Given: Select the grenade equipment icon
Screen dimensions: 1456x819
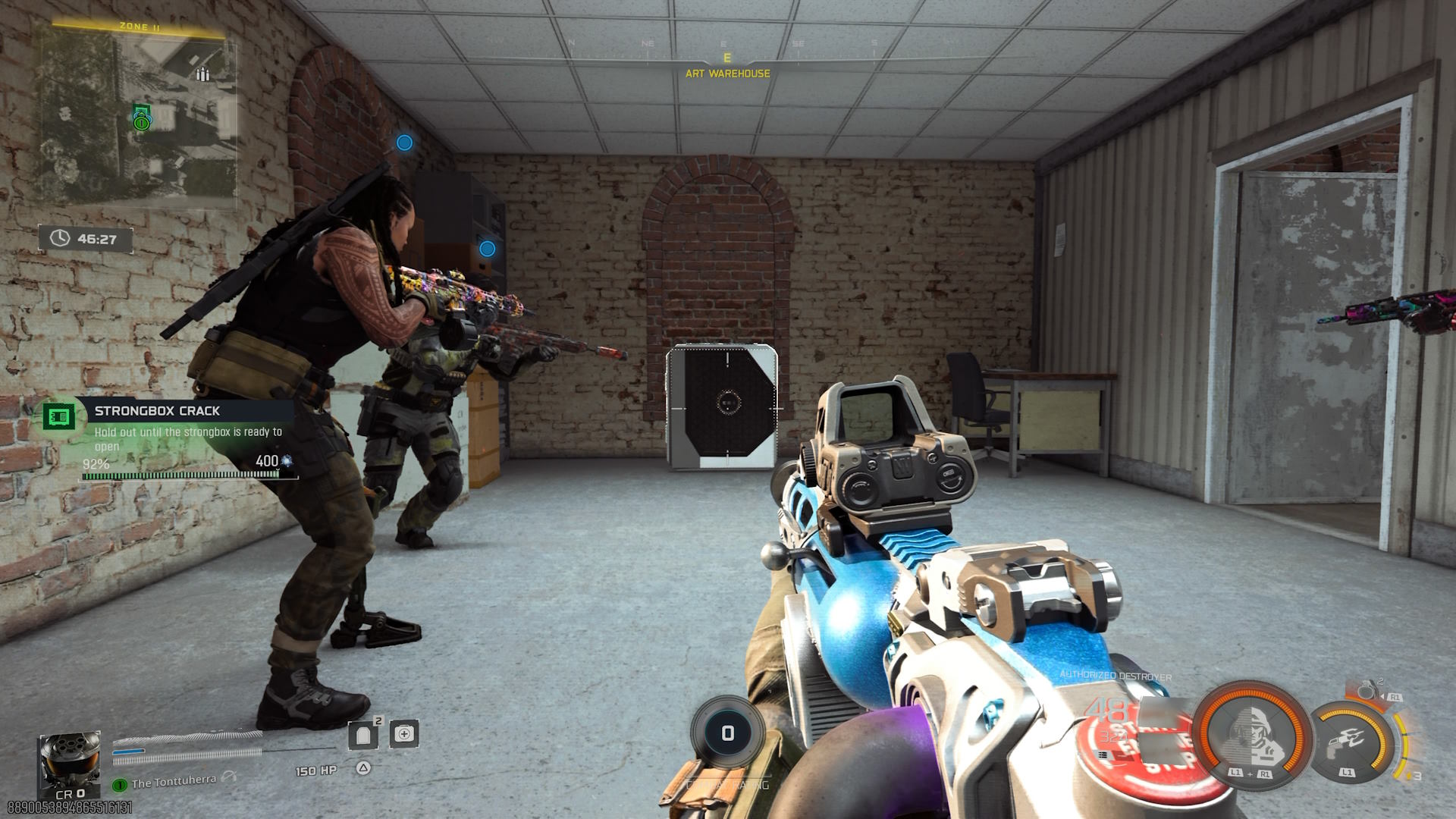Looking at the screenshot, I should tap(1367, 691).
